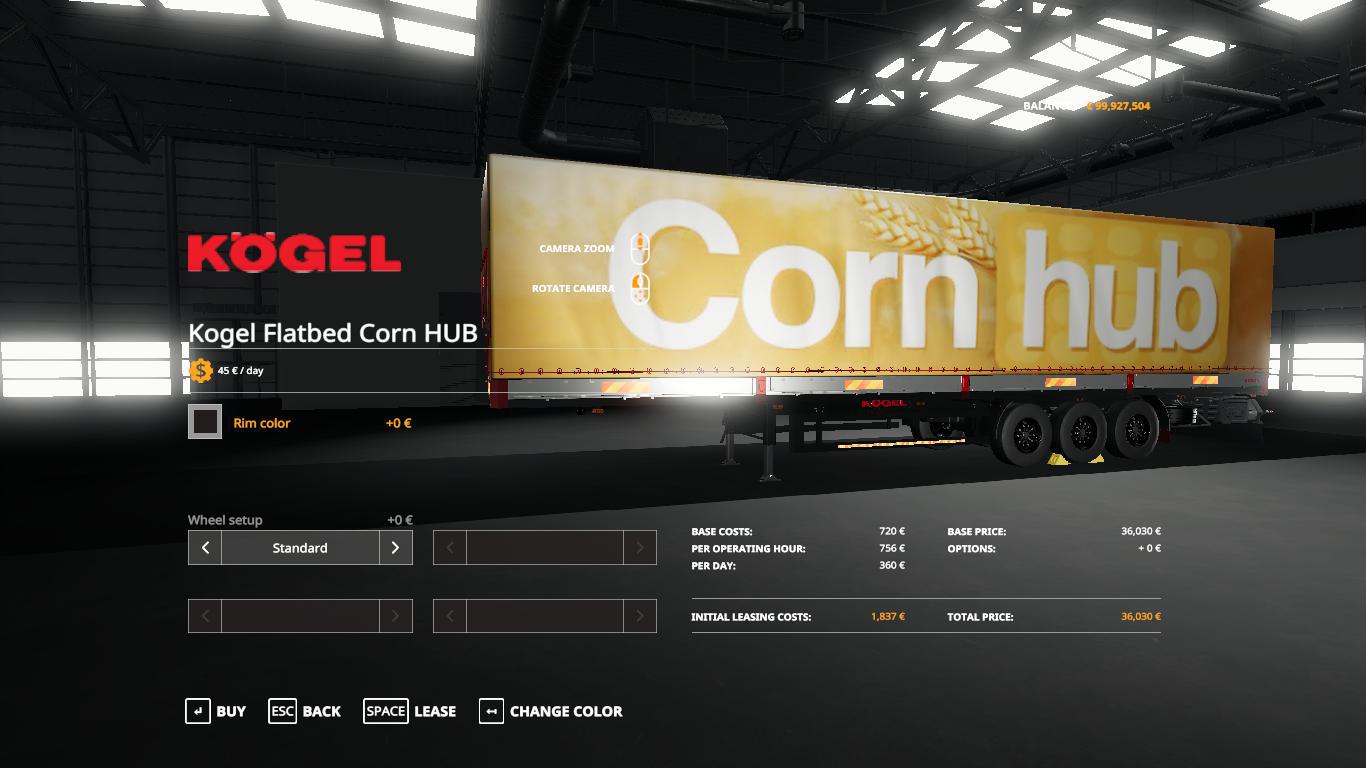
Task: Click the Enter key icon next to BUY
Action: (196, 711)
